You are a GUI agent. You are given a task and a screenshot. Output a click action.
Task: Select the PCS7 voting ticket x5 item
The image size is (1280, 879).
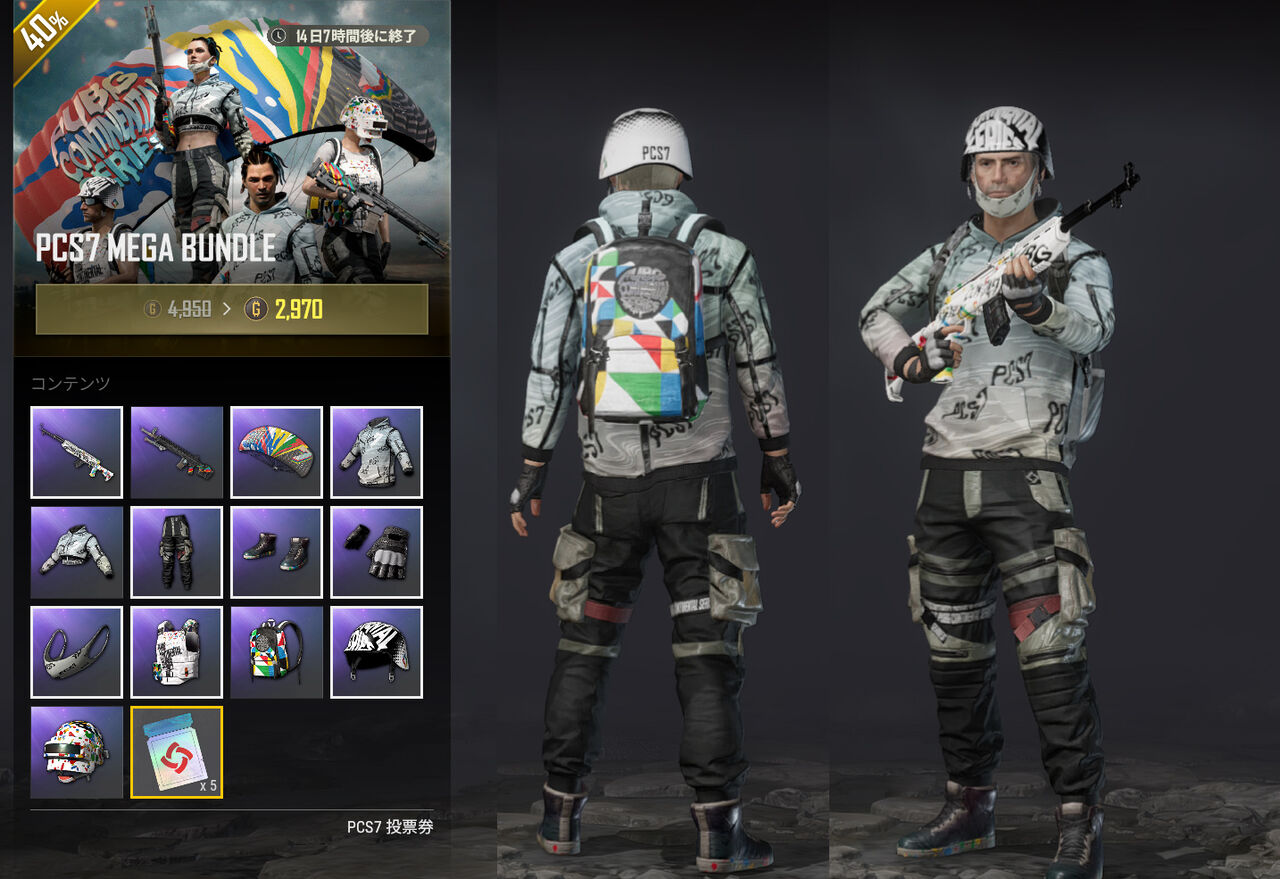click(x=176, y=751)
